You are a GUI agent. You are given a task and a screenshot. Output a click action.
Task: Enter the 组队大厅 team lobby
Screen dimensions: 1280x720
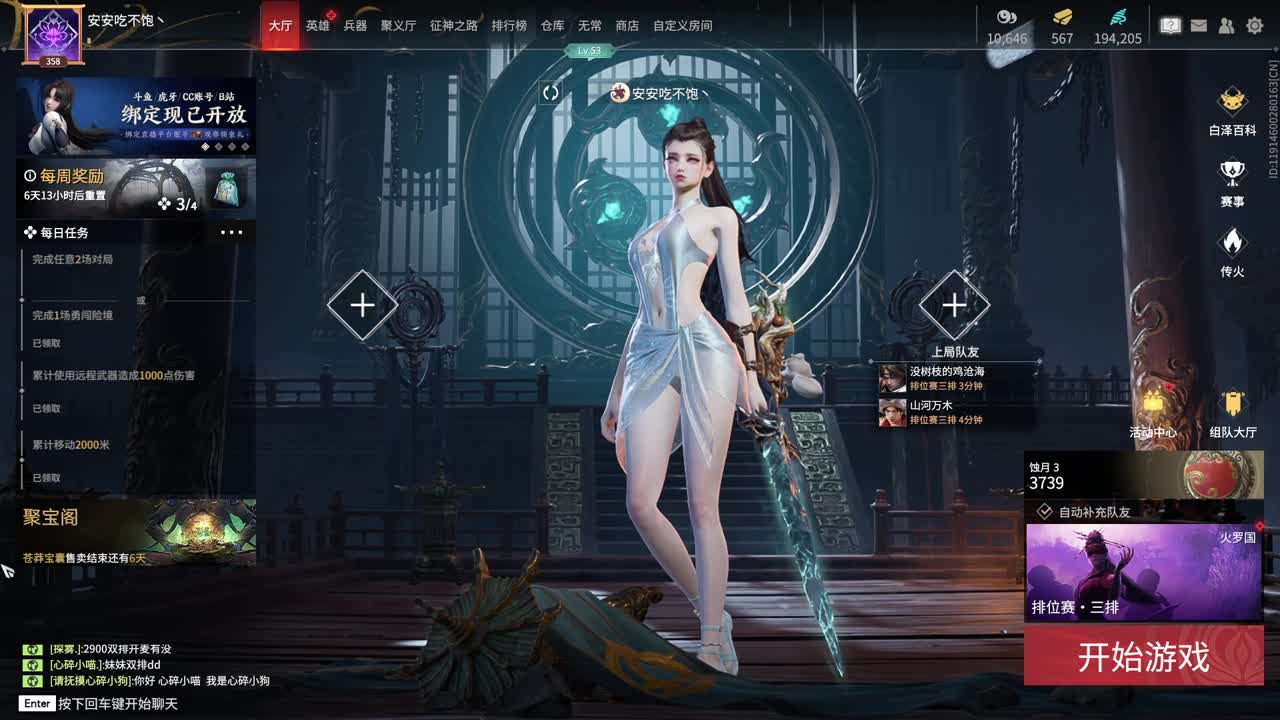[x=1233, y=412]
